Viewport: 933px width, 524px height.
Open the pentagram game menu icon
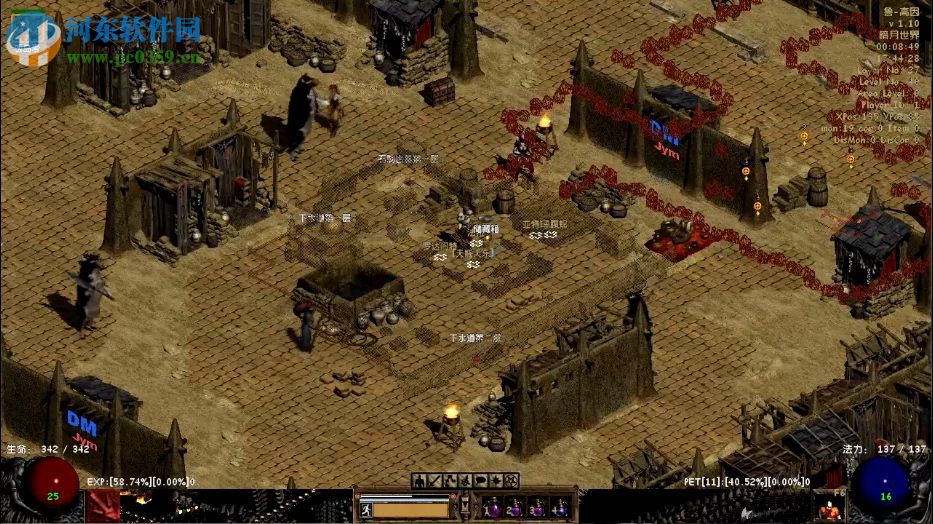coord(512,481)
